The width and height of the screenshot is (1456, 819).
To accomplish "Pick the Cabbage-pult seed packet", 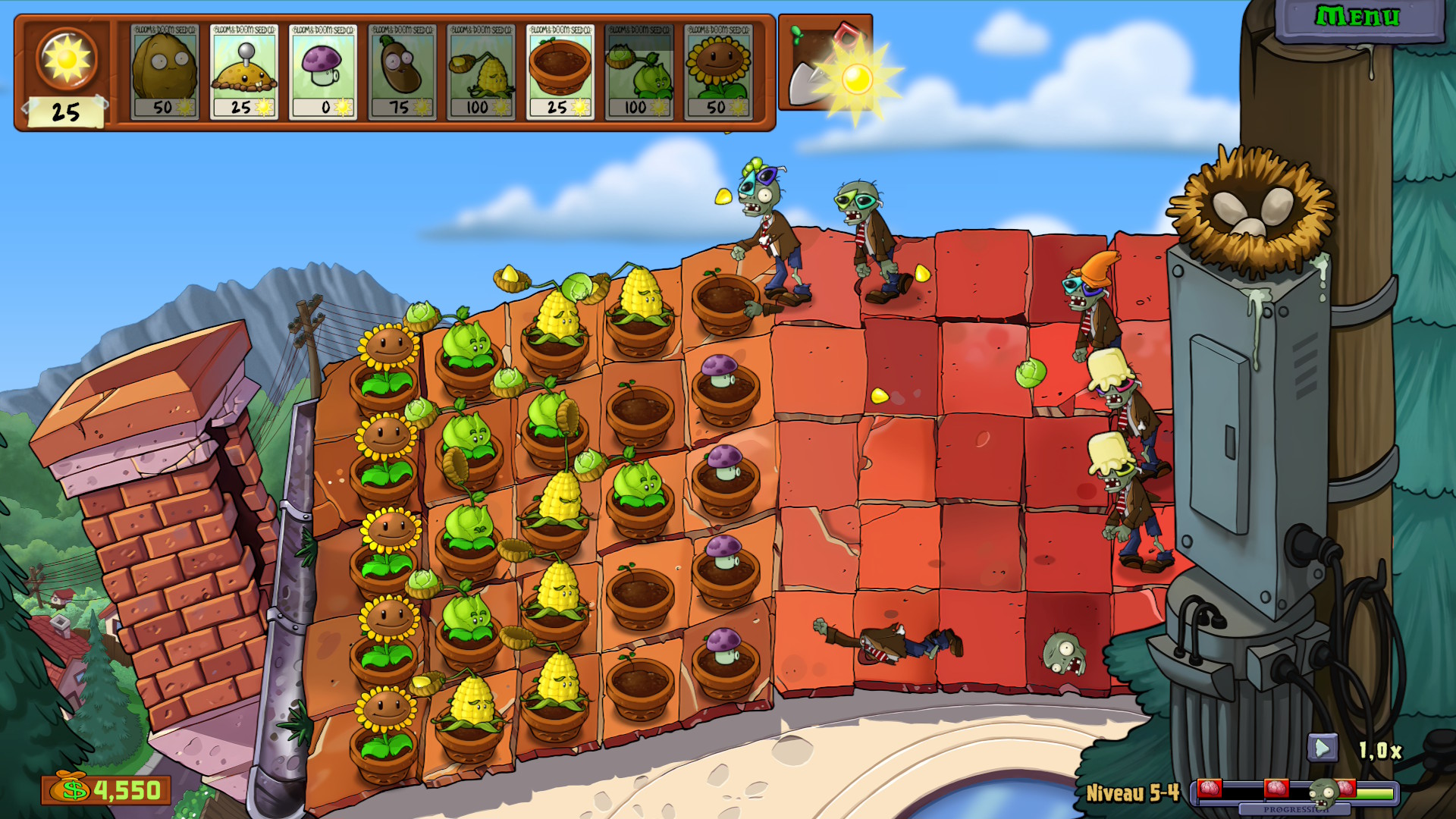I will pos(639,72).
